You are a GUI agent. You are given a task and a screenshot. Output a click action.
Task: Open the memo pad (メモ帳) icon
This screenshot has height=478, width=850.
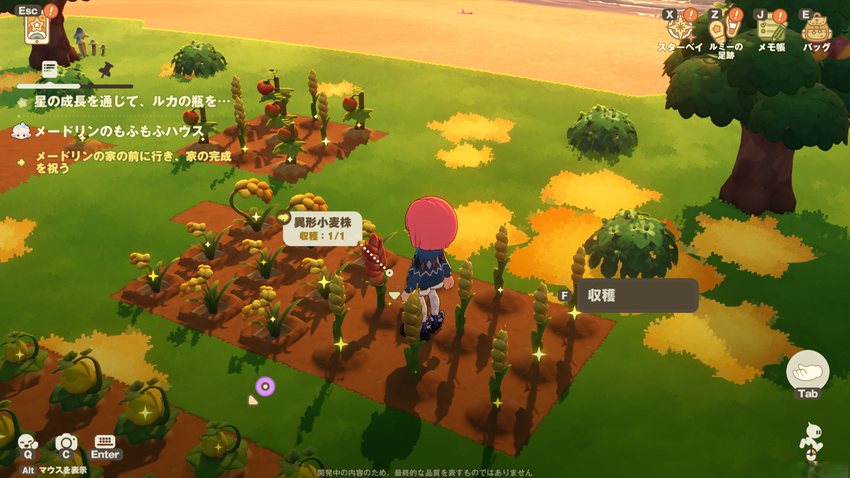[769, 27]
